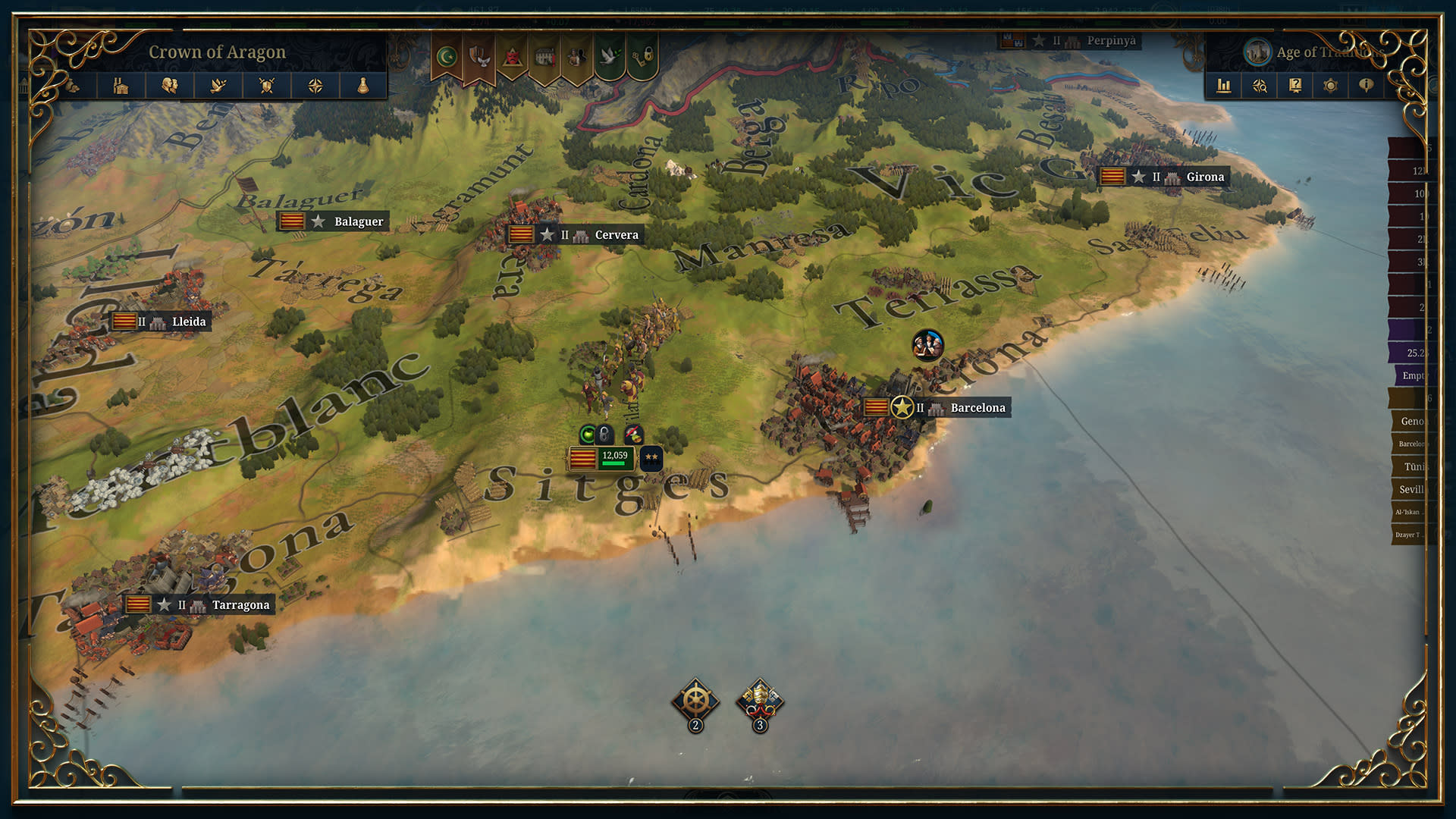
Task: Open the diplomacy dove panel
Action: (219, 86)
